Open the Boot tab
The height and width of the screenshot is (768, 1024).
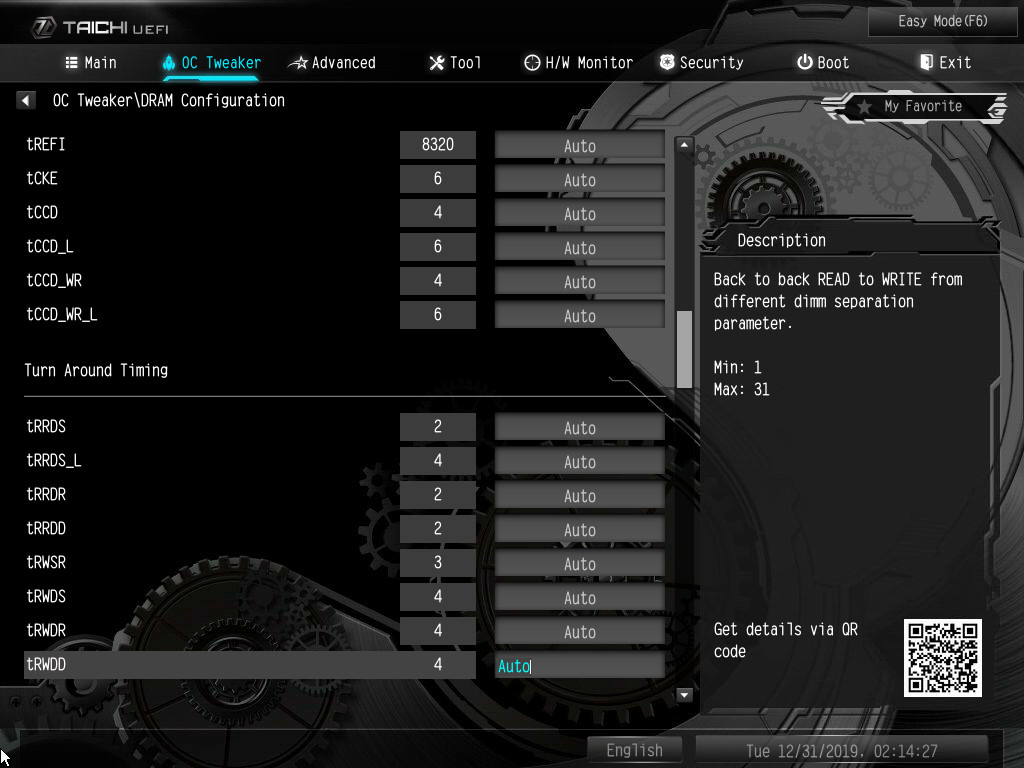tap(823, 62)
